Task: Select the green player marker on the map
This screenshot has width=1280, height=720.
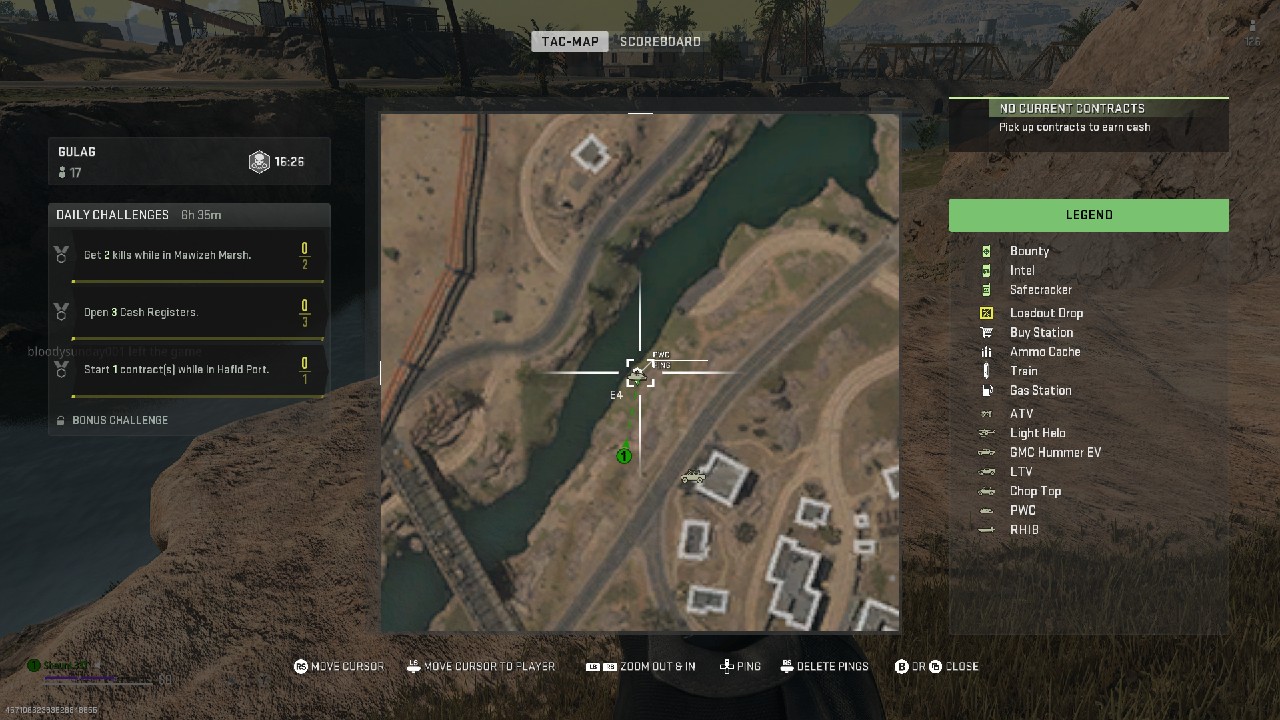Action: pyautogui.click(x=624, y=455)
